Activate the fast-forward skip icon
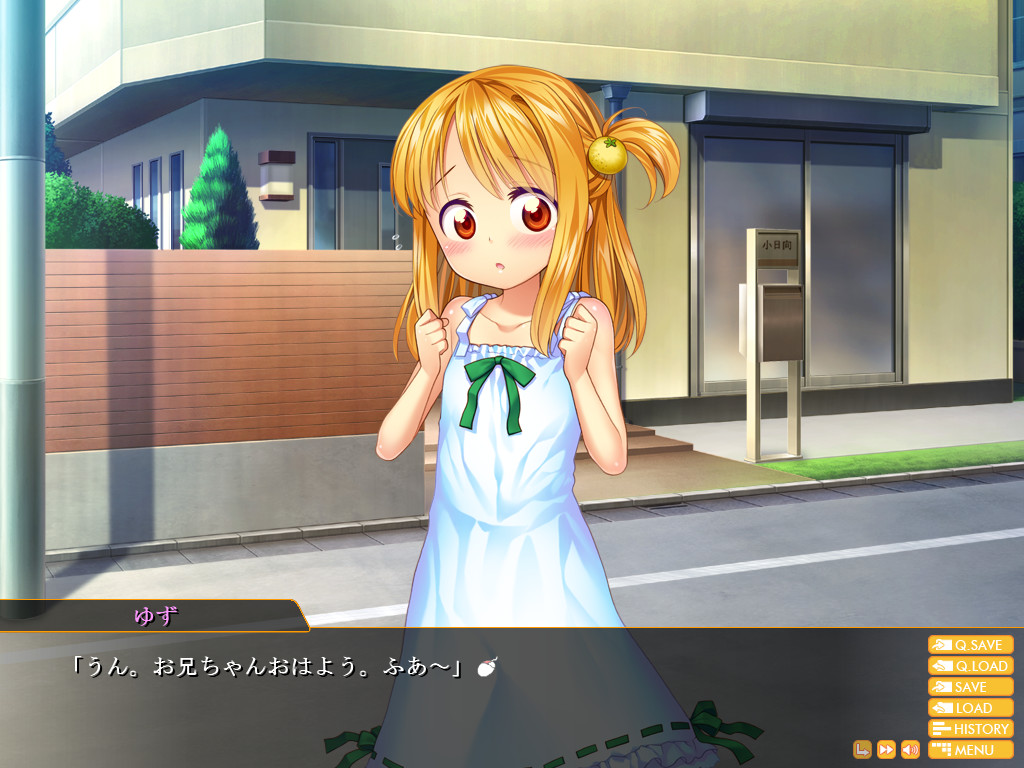The image size is (1024, 768). 886,749
